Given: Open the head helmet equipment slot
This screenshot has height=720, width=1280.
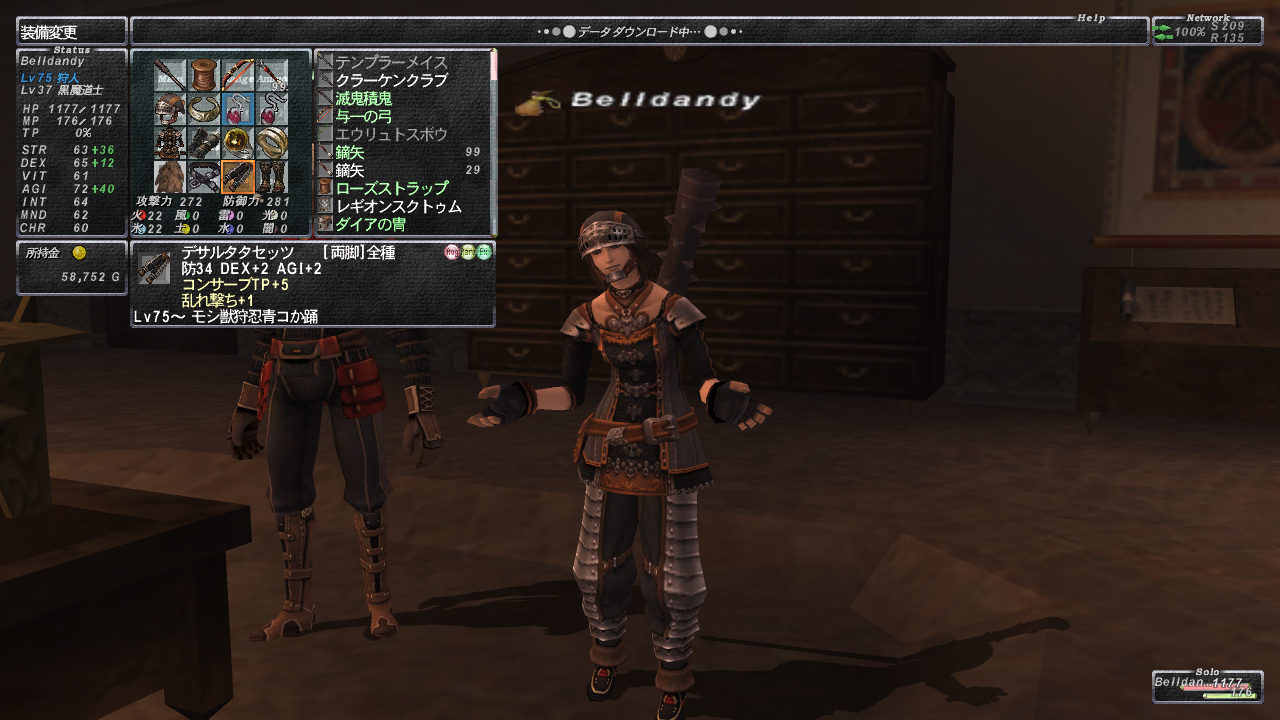Looking at the screenshot, I should point(170,108).
